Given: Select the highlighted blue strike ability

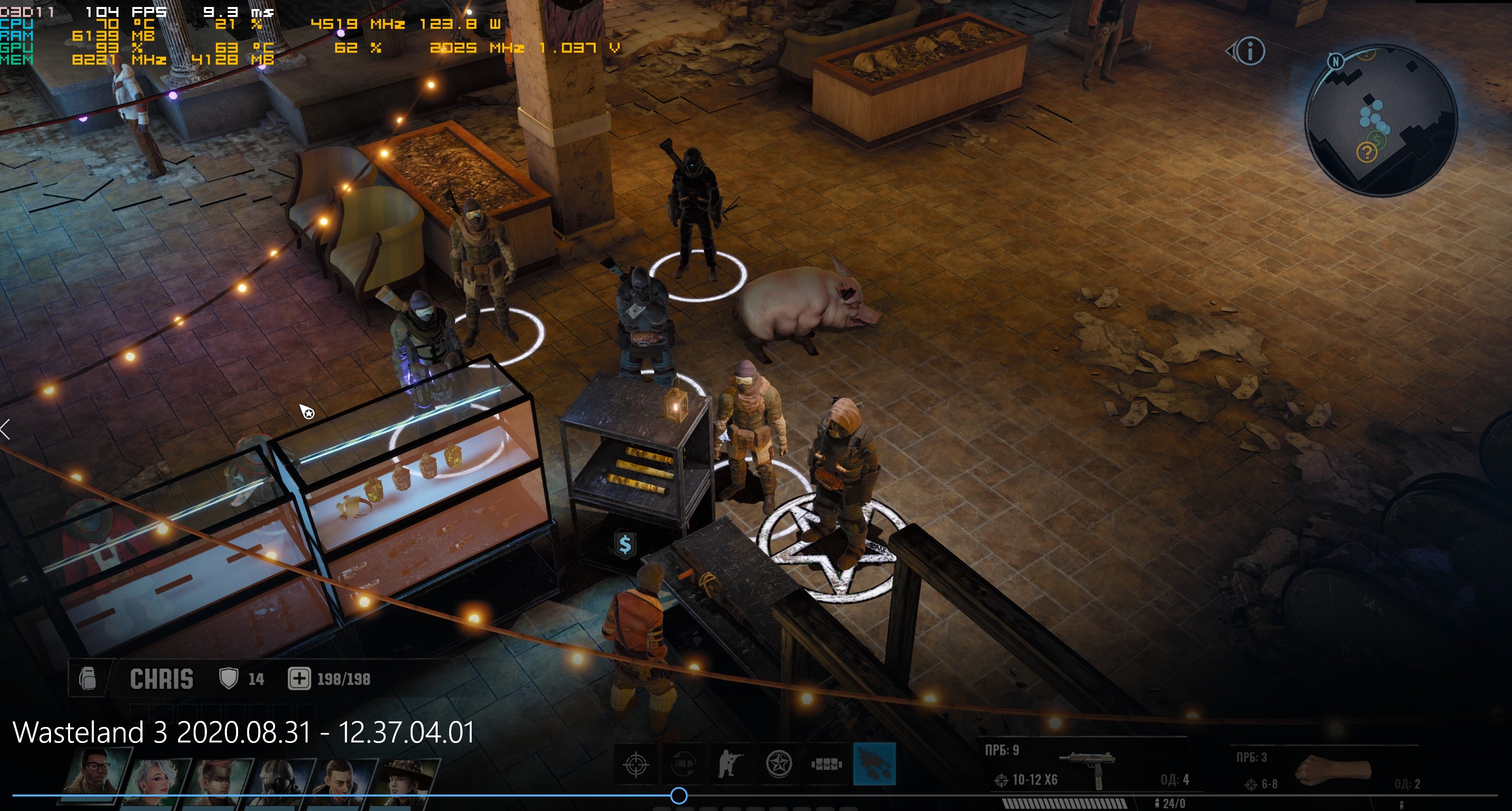Looking at the screenshot, I should click(874, 764).
